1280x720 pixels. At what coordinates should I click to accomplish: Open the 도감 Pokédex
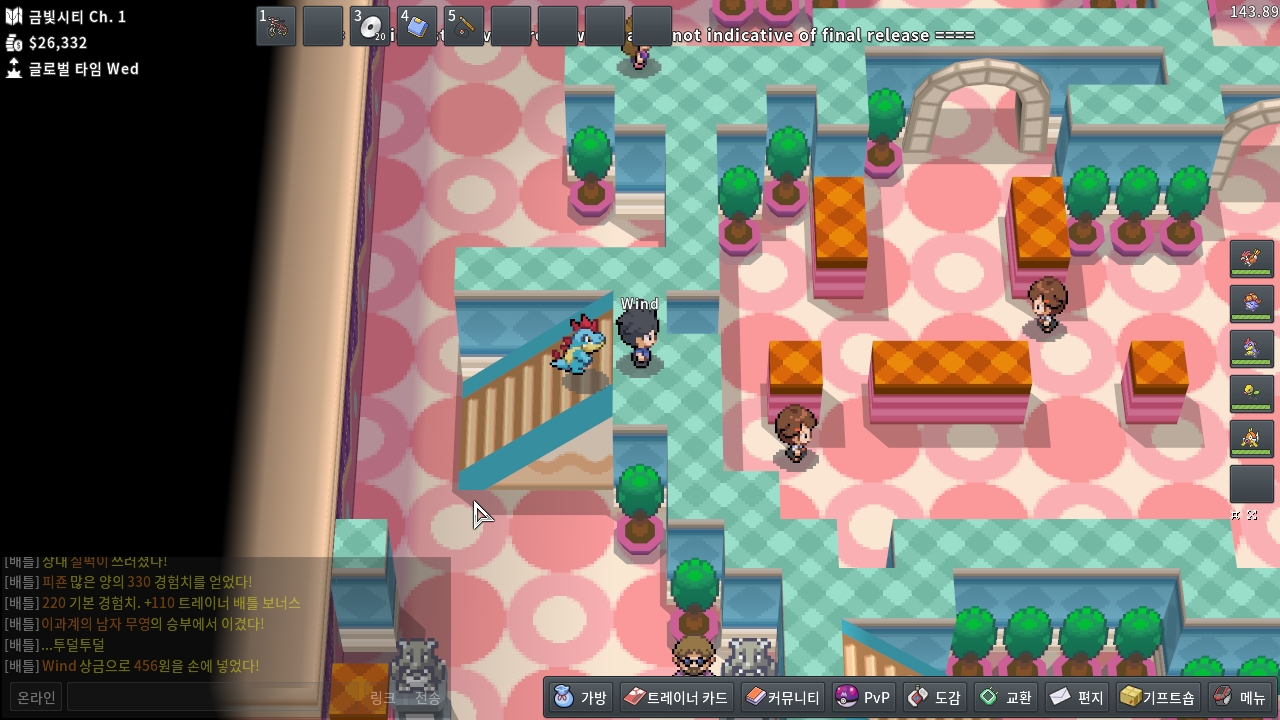934,697
